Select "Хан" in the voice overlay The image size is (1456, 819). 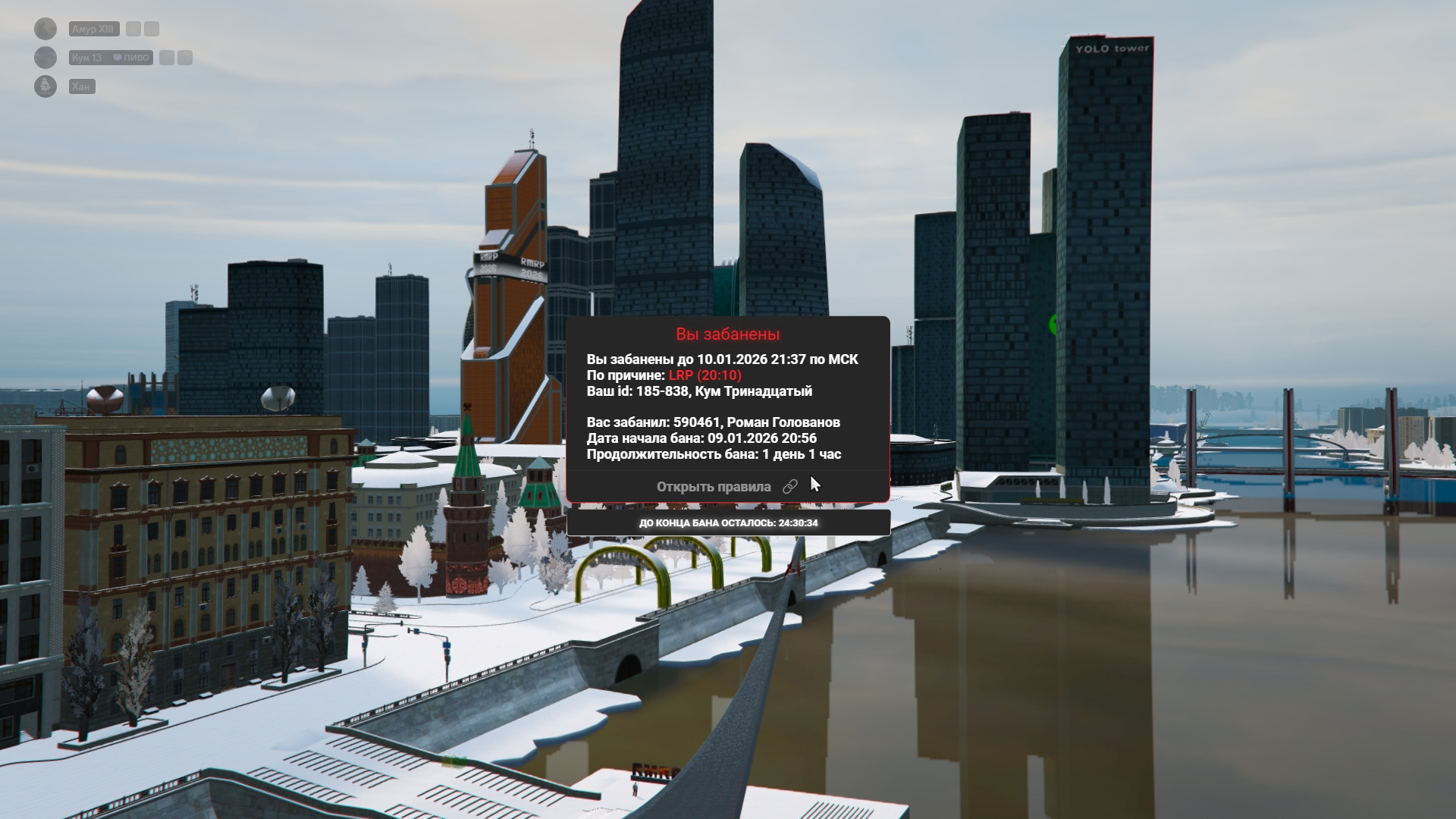[x=81, y=86]
